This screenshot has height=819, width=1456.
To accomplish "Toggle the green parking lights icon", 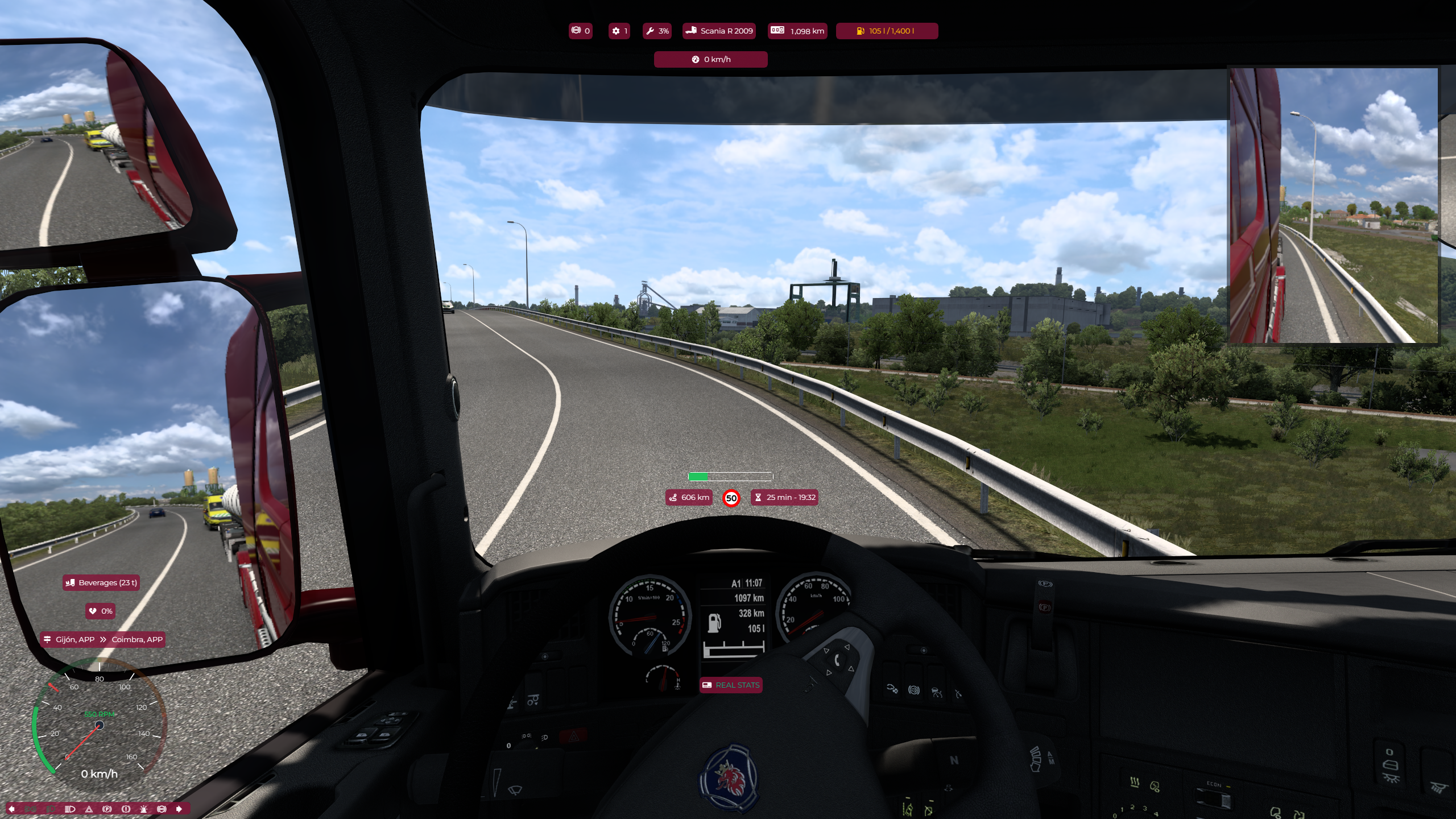I will click(x=31, y=809).
